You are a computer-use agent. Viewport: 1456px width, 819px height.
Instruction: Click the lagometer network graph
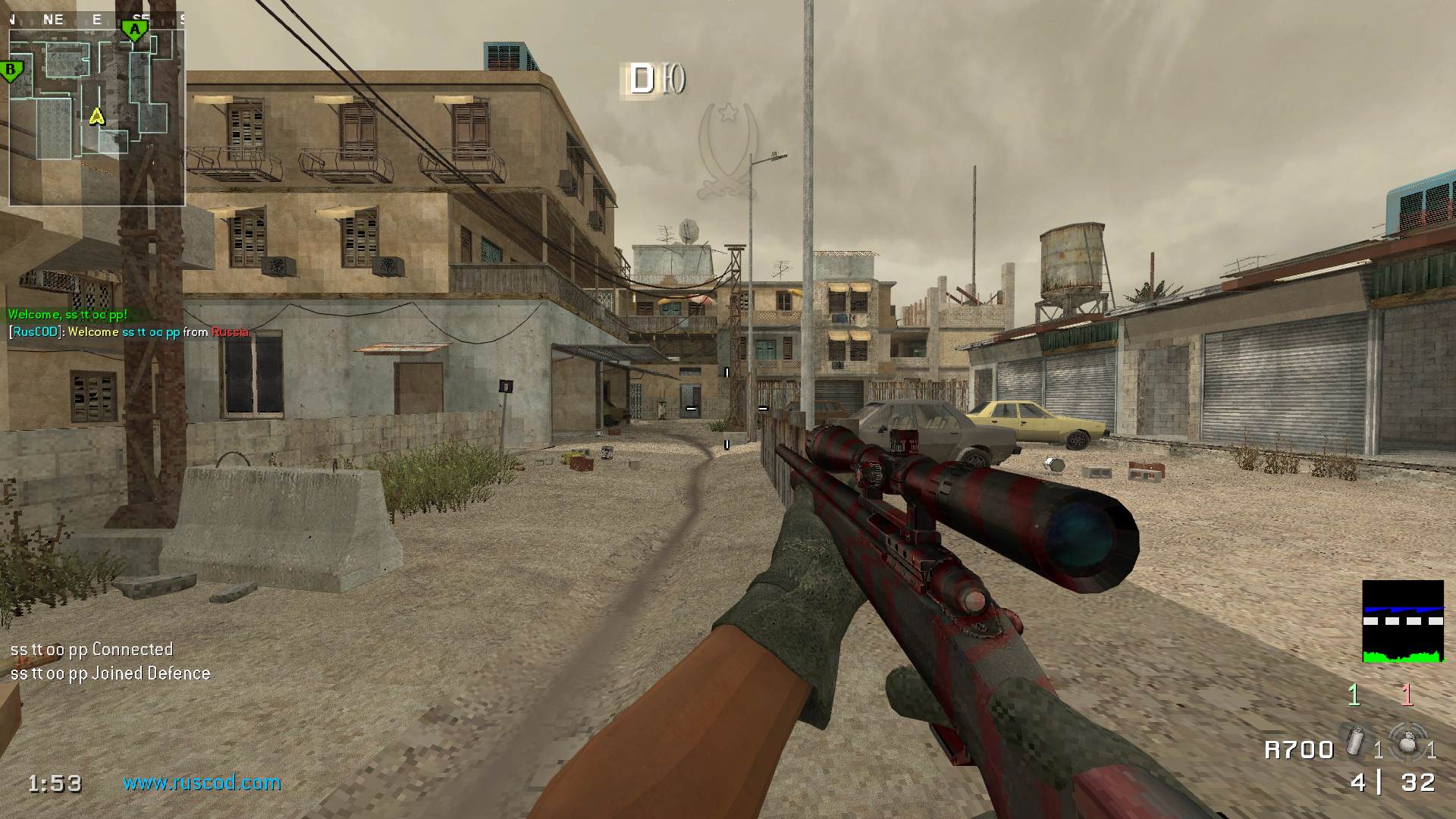coord(1402,622)
